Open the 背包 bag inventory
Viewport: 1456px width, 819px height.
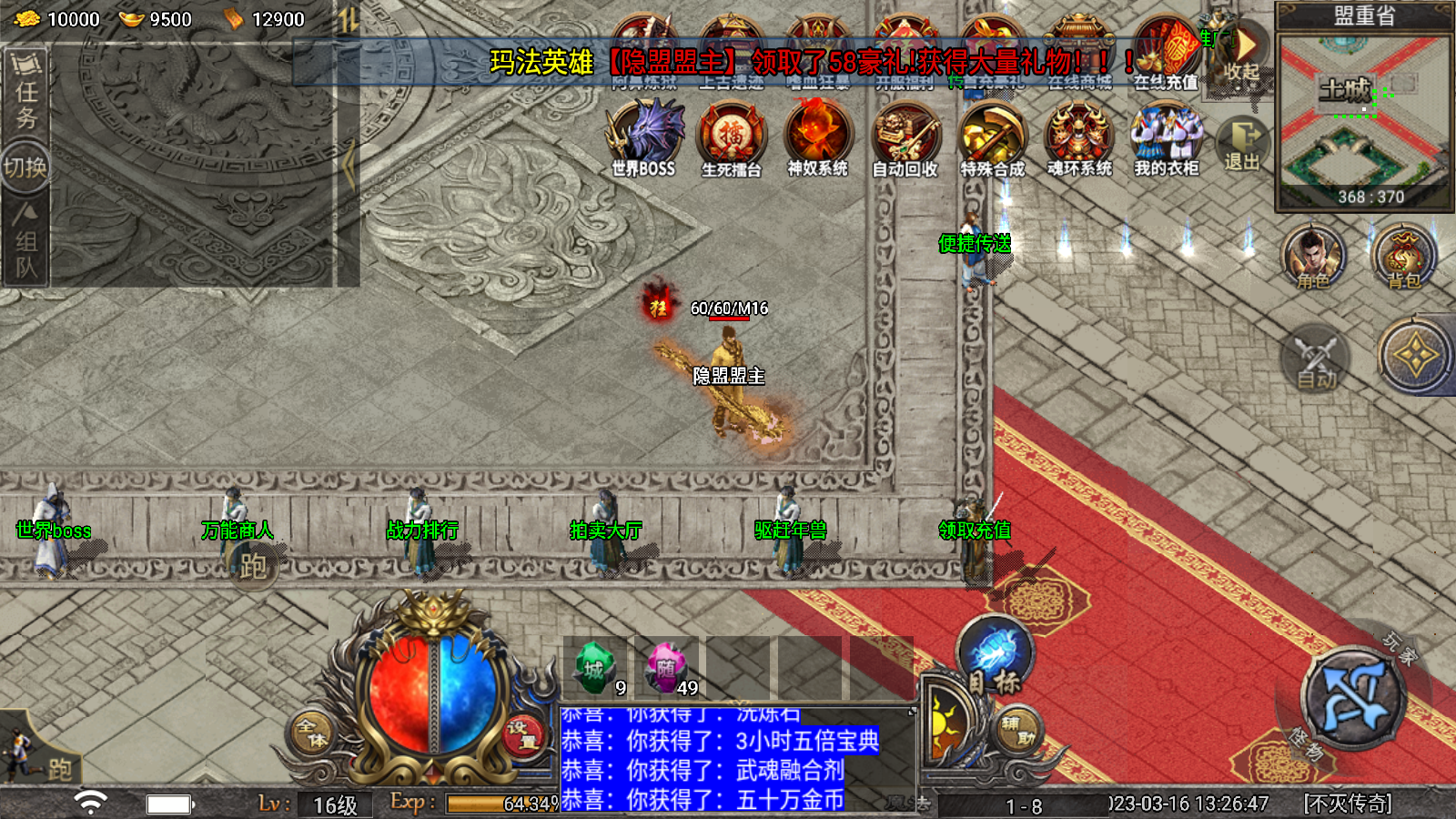[x=1403, y=258]
